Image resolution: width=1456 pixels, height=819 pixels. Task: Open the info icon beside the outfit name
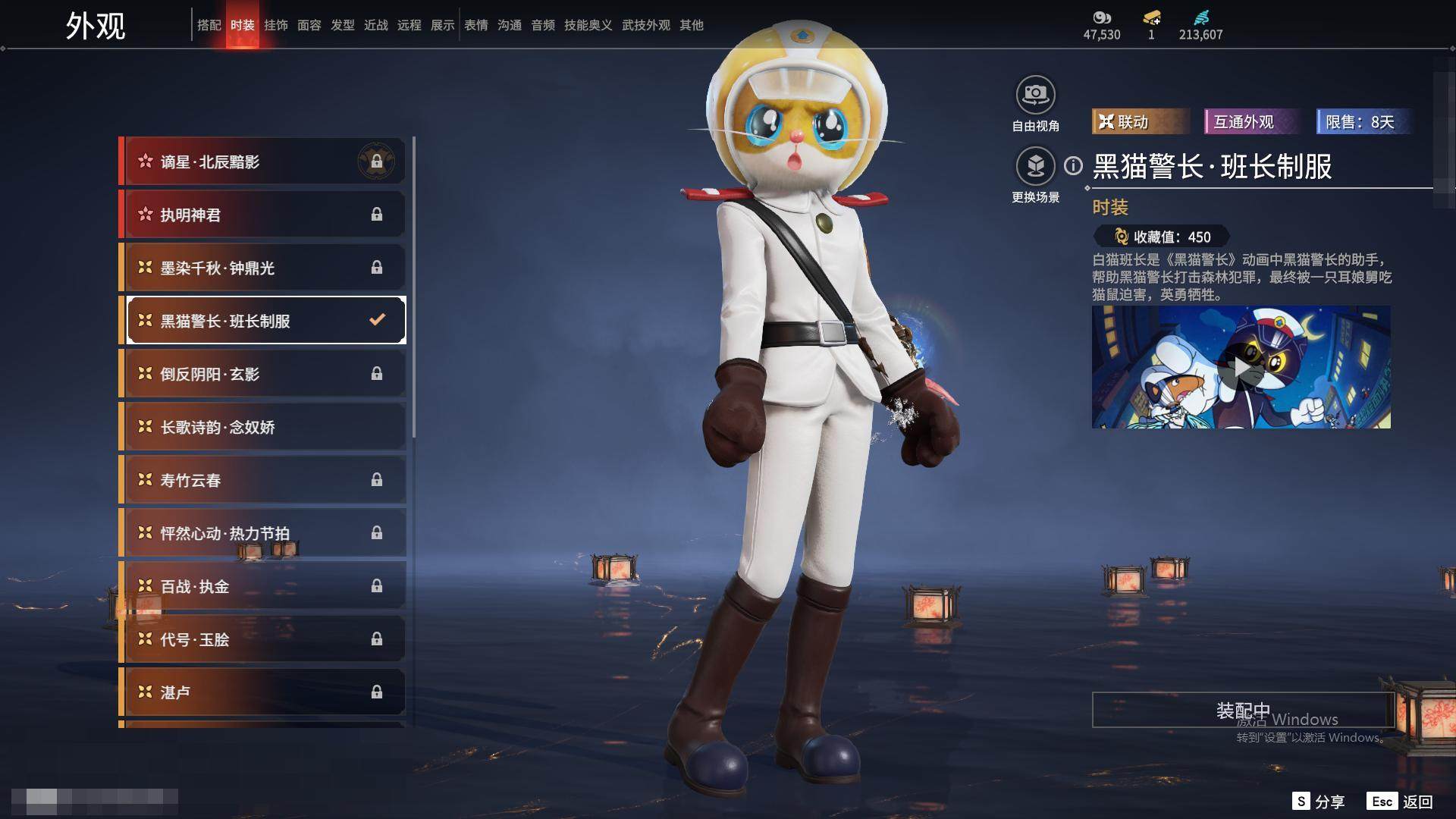tap(1073, 165)
